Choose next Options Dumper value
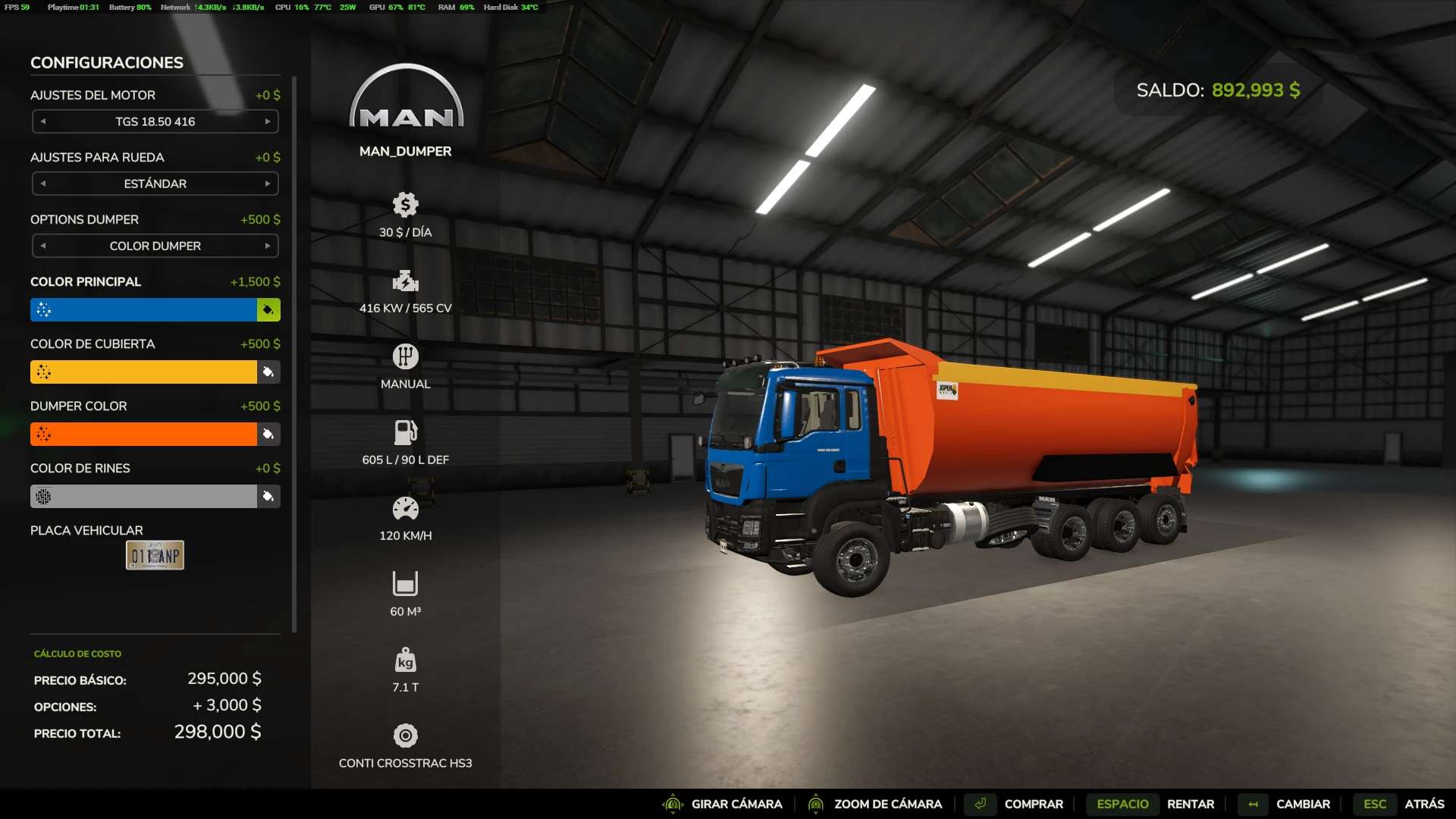The width and height of the screenshot is (1456, 819). [x=268, y=246]
